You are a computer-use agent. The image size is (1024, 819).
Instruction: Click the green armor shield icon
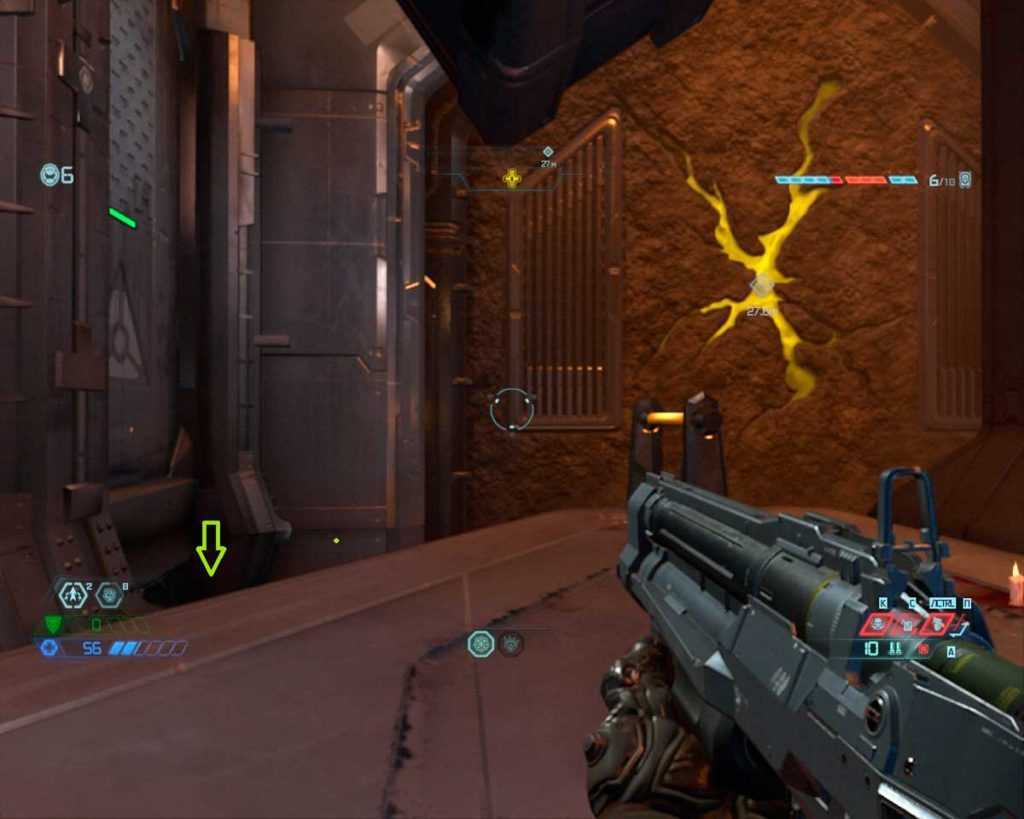point(53,625)
